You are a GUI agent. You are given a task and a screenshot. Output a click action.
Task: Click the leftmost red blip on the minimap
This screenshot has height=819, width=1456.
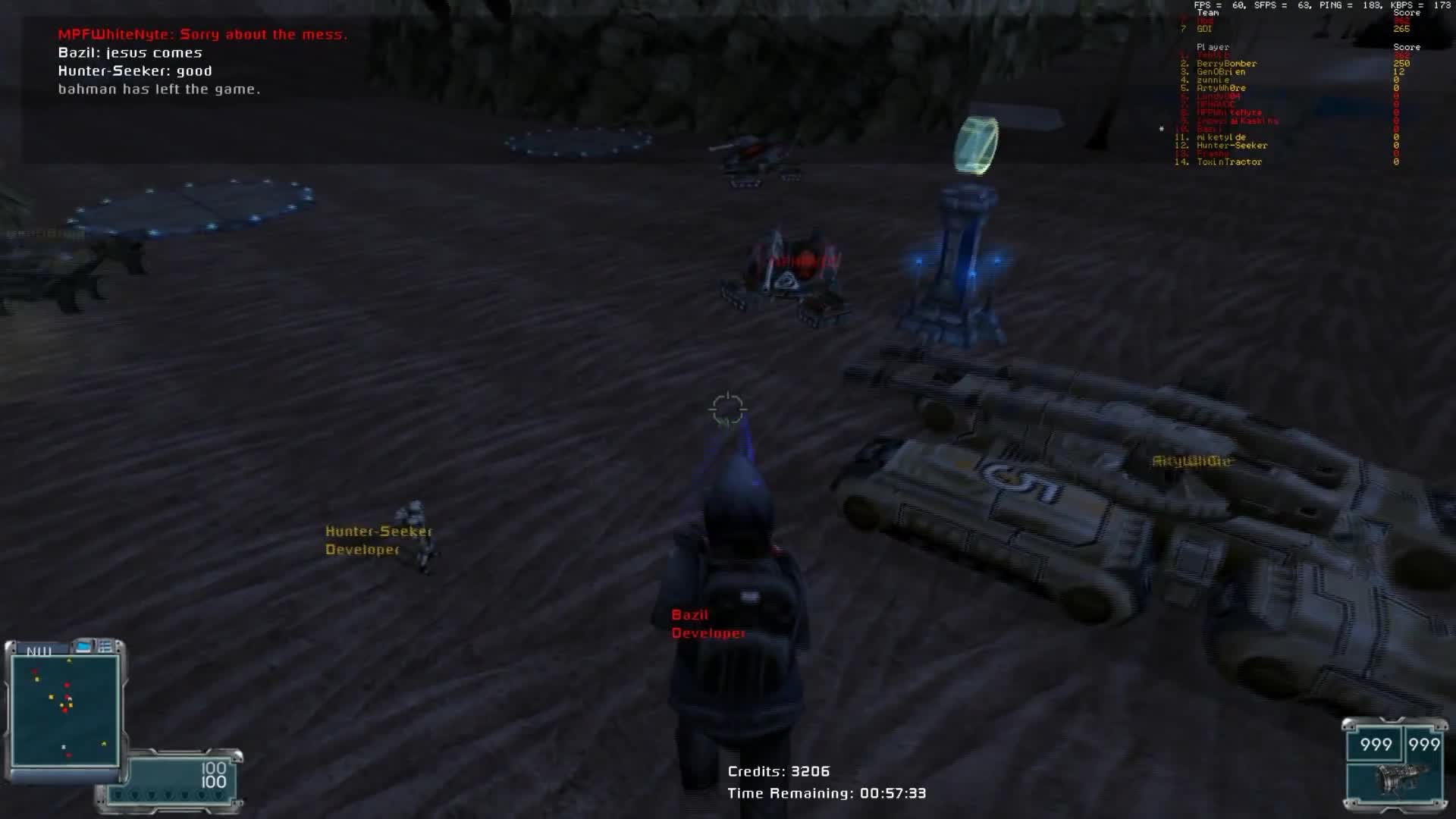(x=34, y=671)
